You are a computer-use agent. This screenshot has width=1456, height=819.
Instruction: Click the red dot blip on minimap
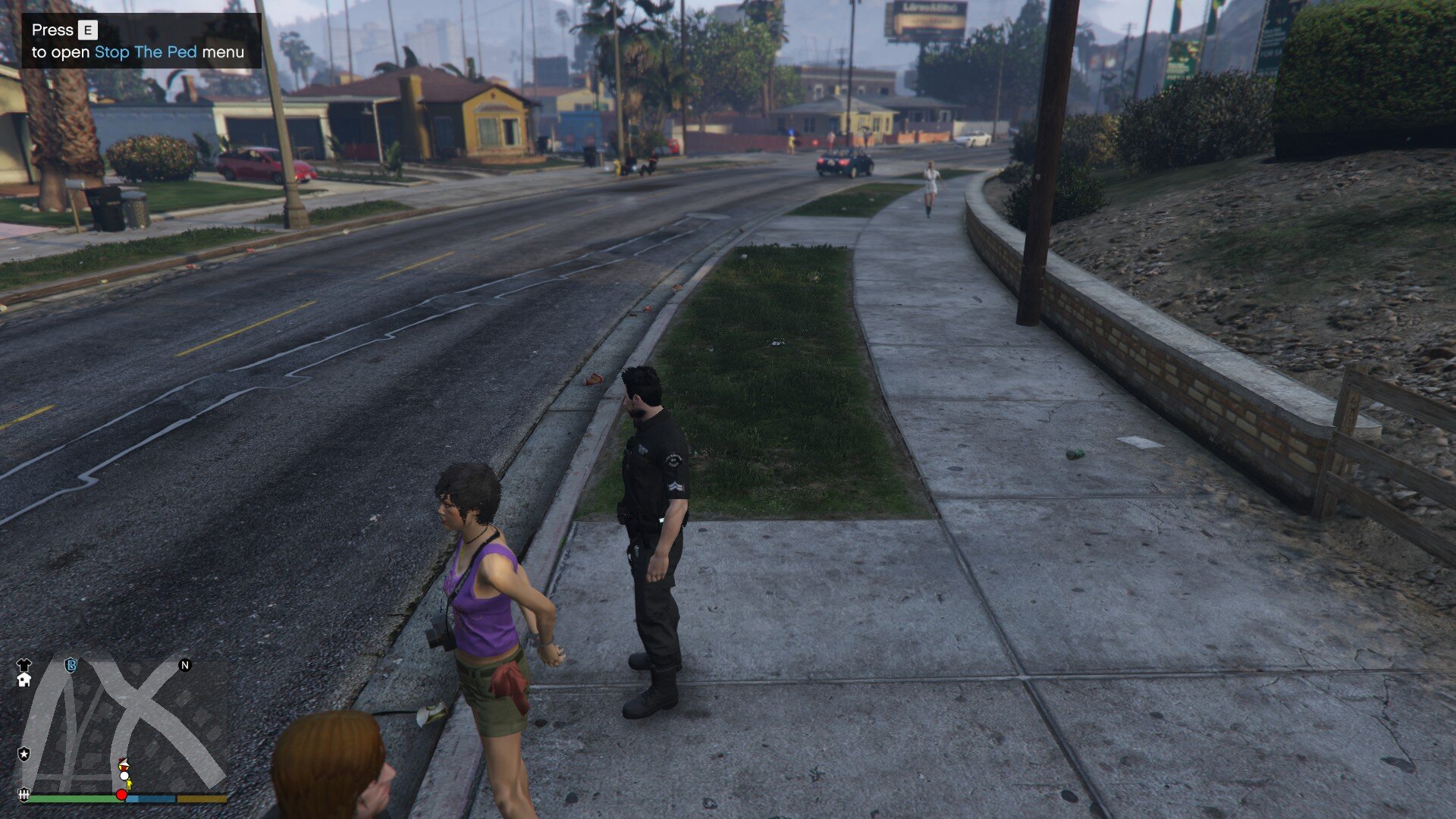[121, 795]
